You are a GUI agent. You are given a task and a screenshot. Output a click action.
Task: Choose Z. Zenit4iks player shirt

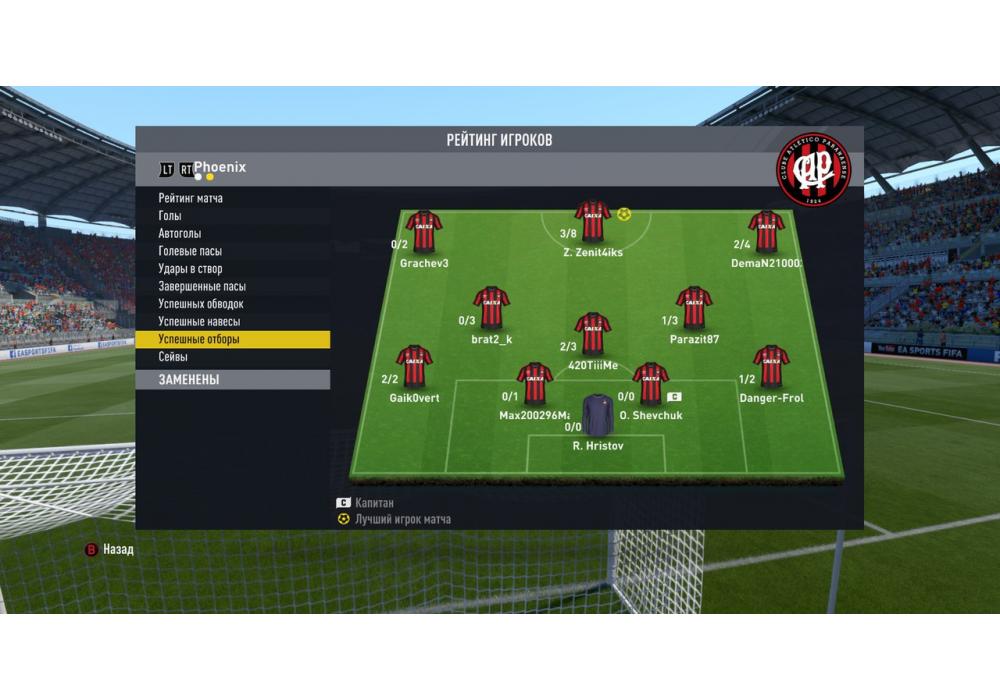point(593,222)
